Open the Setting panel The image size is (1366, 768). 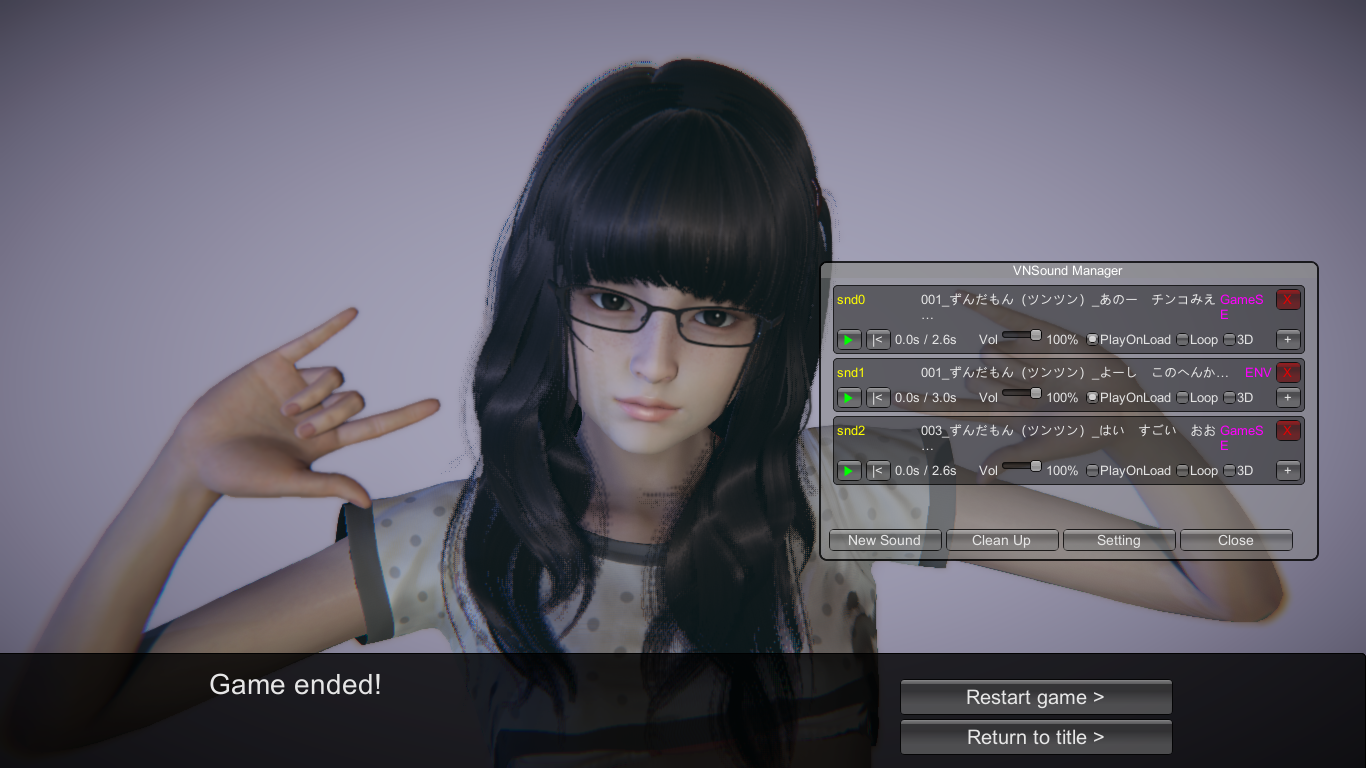pos(1118,540)
